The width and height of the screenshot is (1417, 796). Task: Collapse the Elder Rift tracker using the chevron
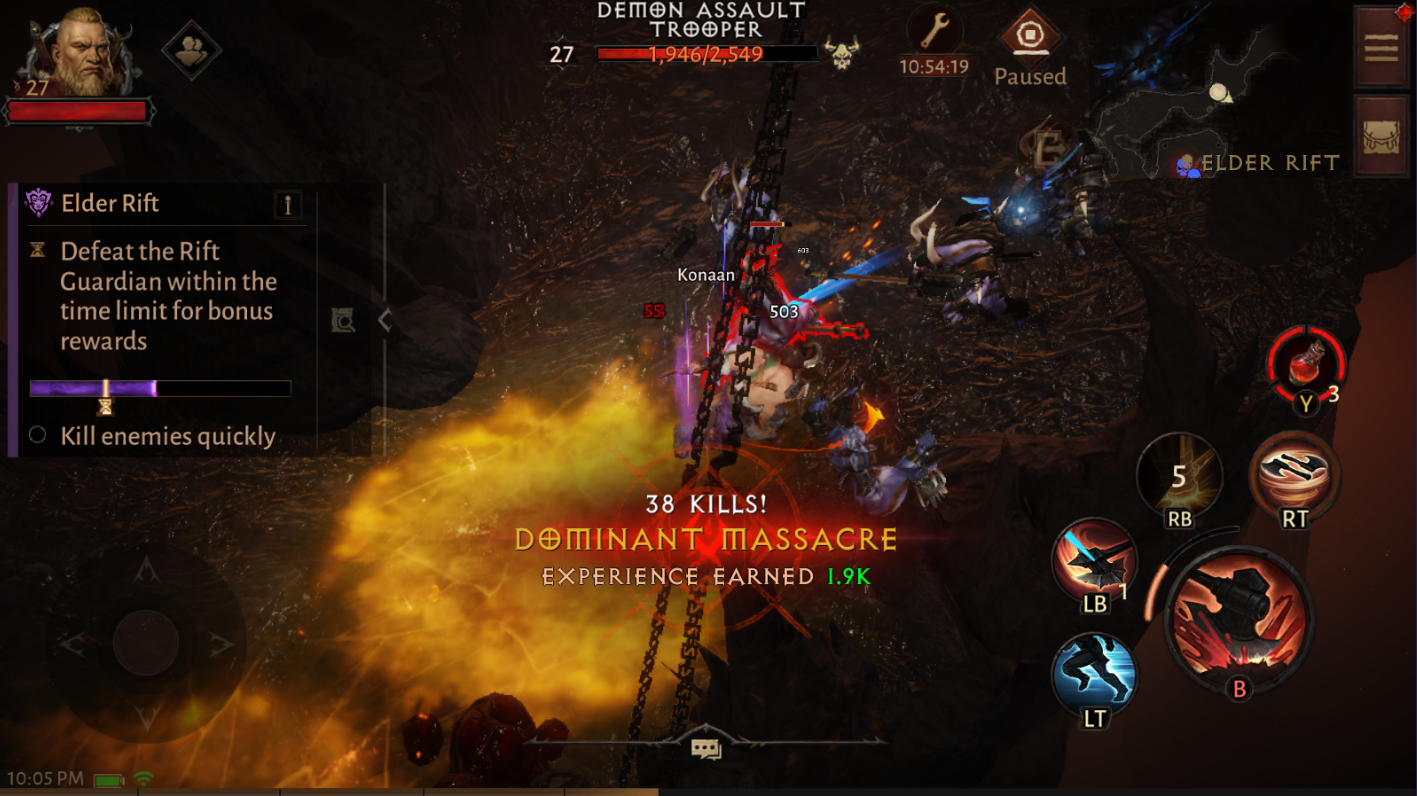[x=383, y=322]
